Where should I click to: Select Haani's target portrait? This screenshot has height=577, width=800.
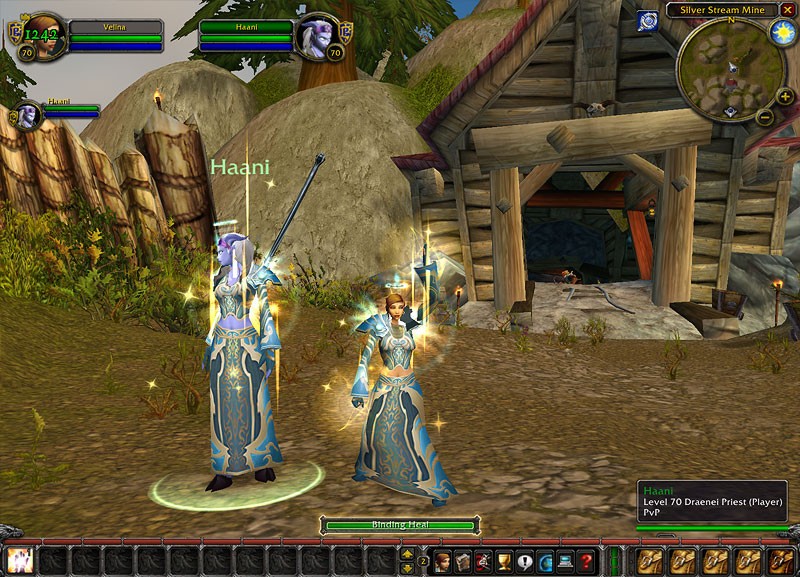click(x=318, y=37)
